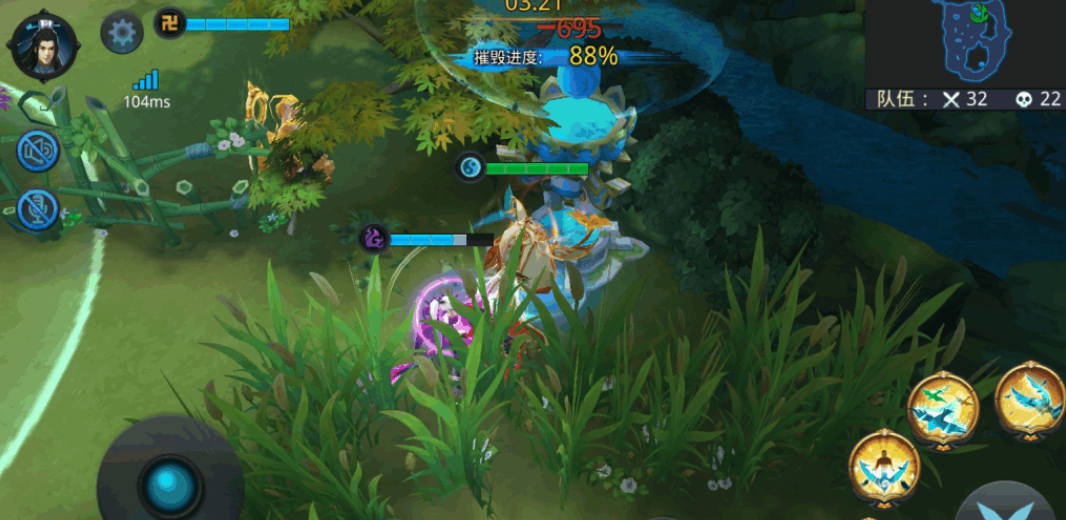Image resolution: width=1066 pixels, height=520 pixels.
Task: Toggle the muted speaker icon
Action: click(38, 150)
